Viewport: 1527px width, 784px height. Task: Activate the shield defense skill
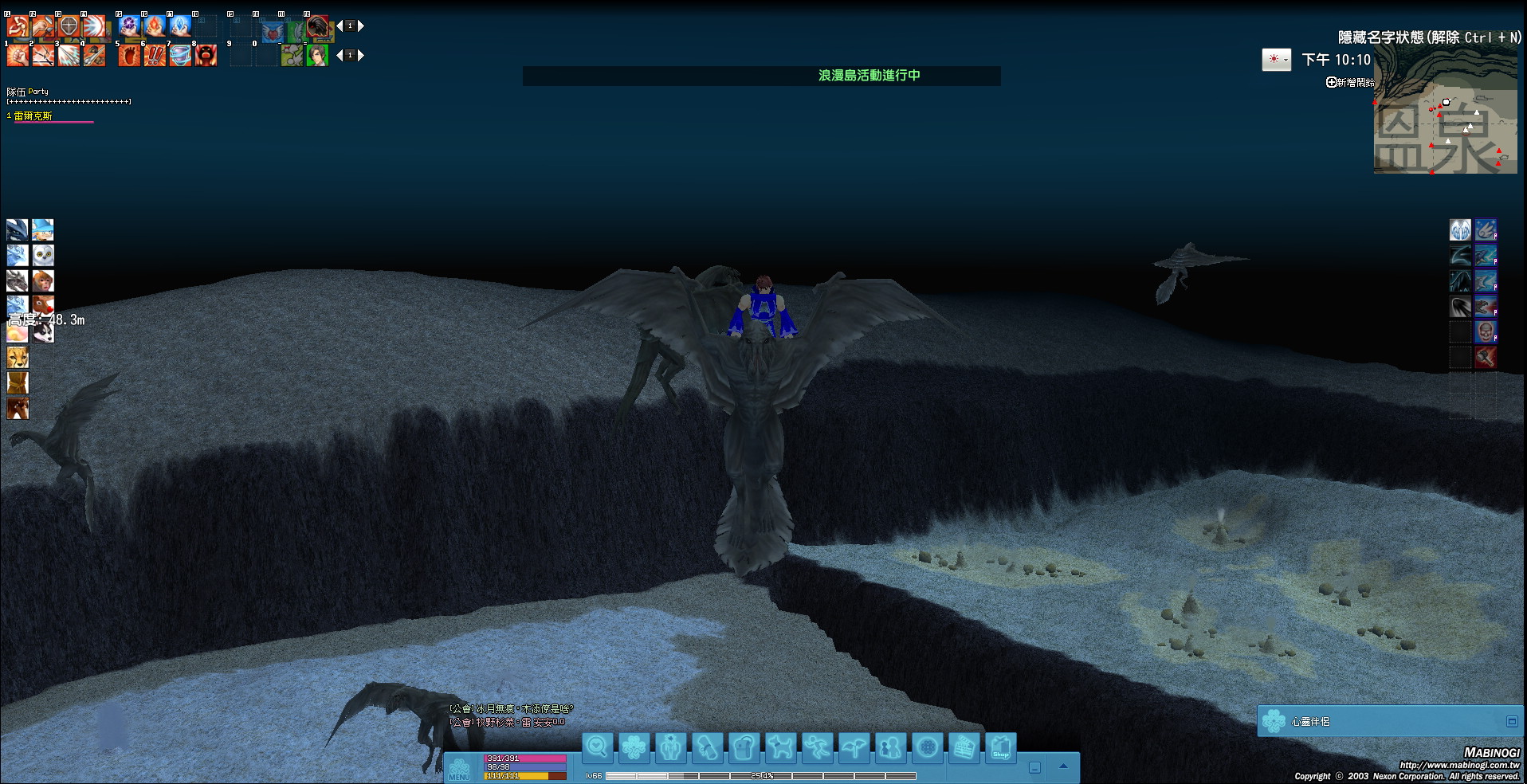click(69, 26)
